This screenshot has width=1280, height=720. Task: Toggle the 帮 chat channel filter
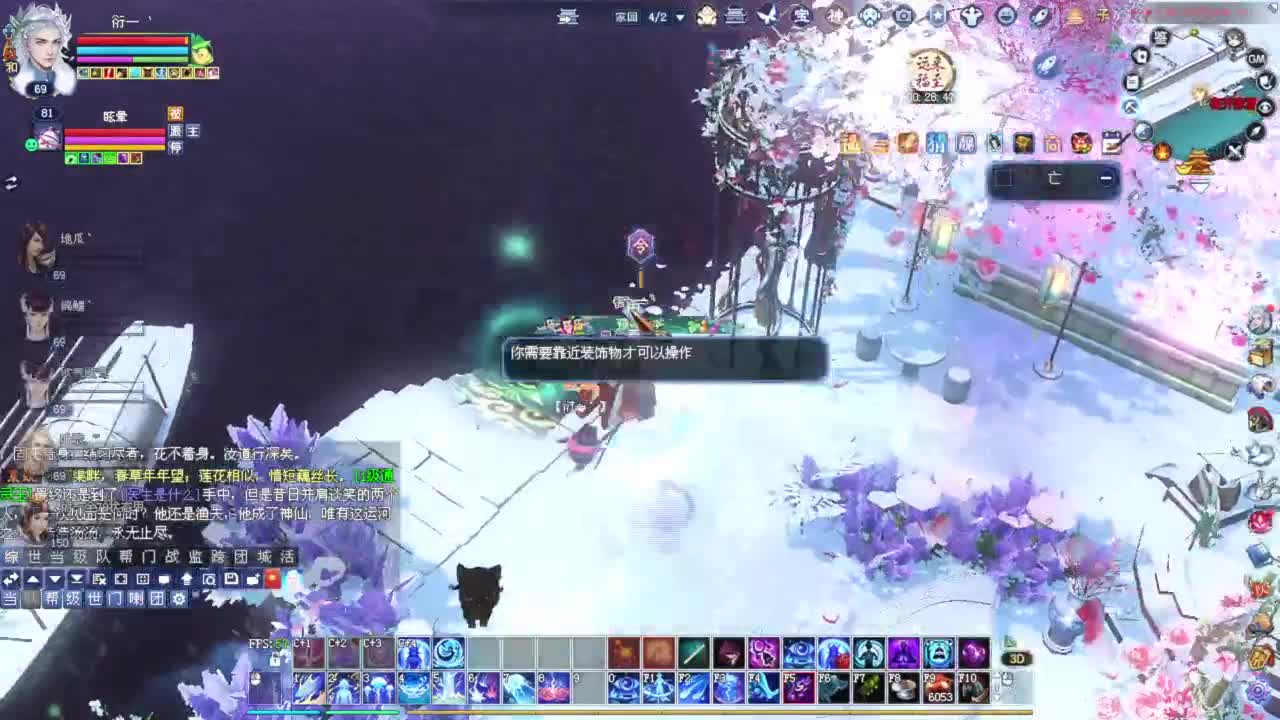click(x=54, y=599)
